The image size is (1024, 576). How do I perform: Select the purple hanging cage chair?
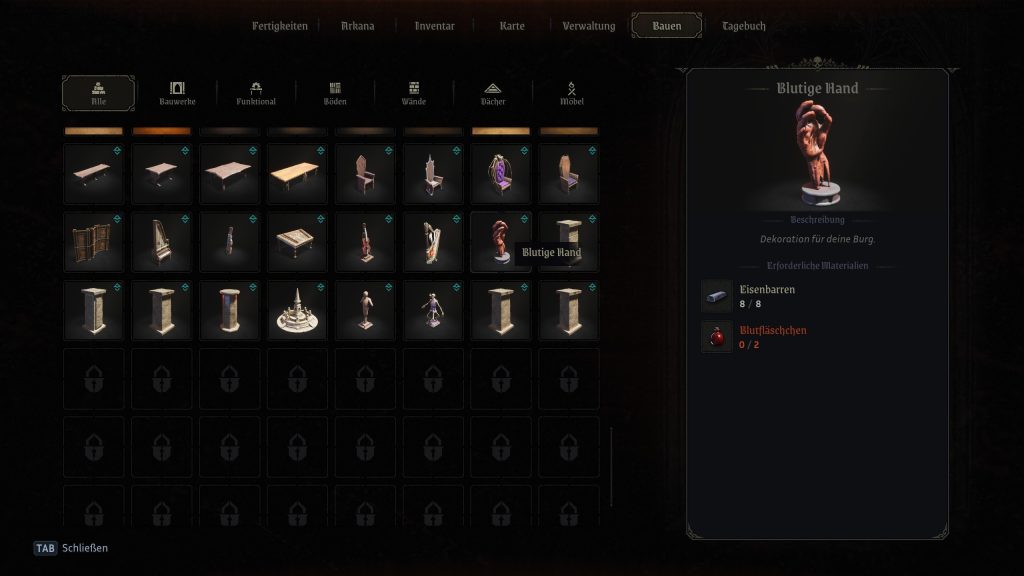(x=500, y=174)
